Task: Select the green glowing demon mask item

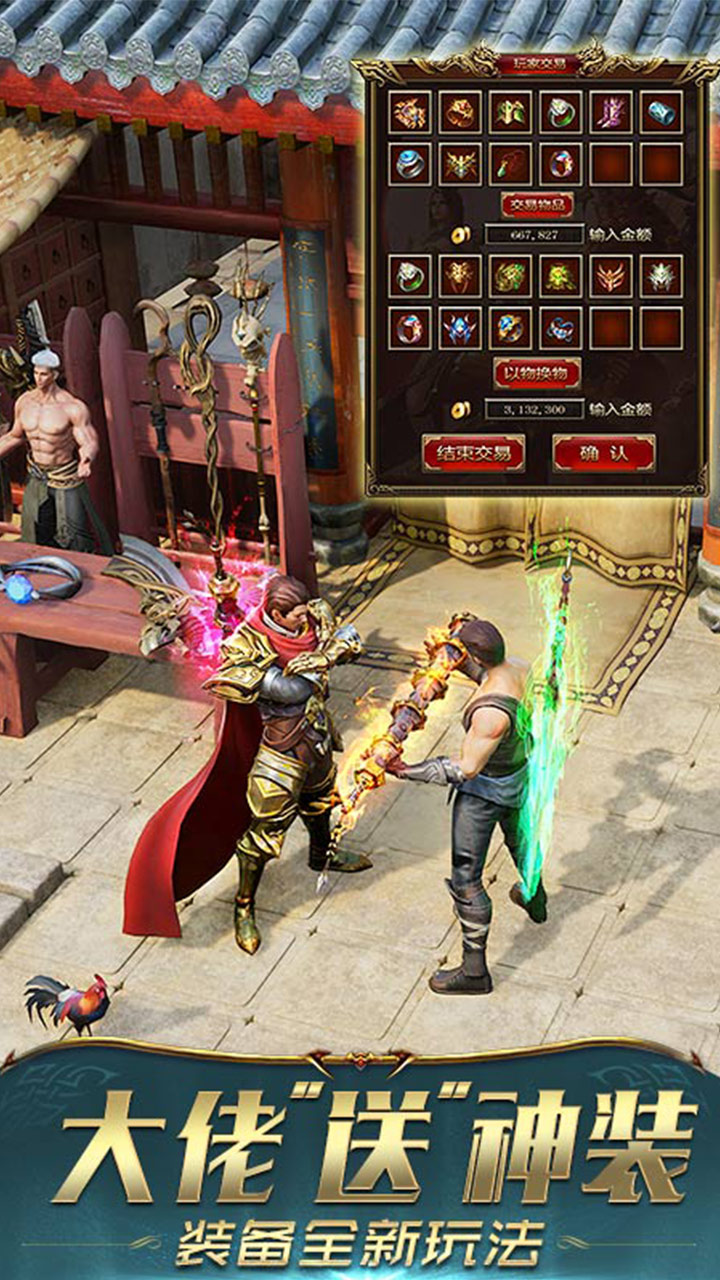Action: [561, 276]
